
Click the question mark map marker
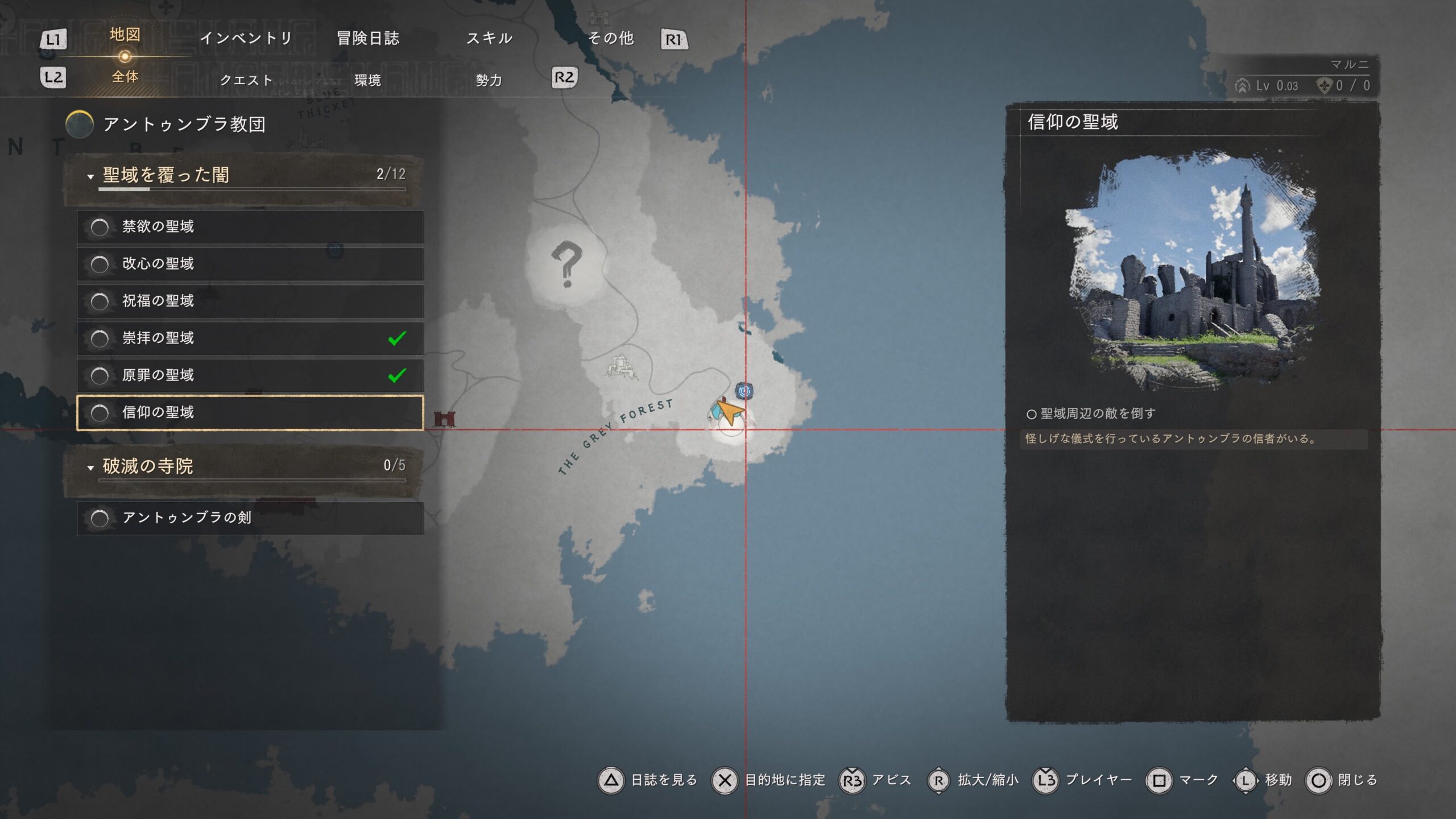point(566,264)
